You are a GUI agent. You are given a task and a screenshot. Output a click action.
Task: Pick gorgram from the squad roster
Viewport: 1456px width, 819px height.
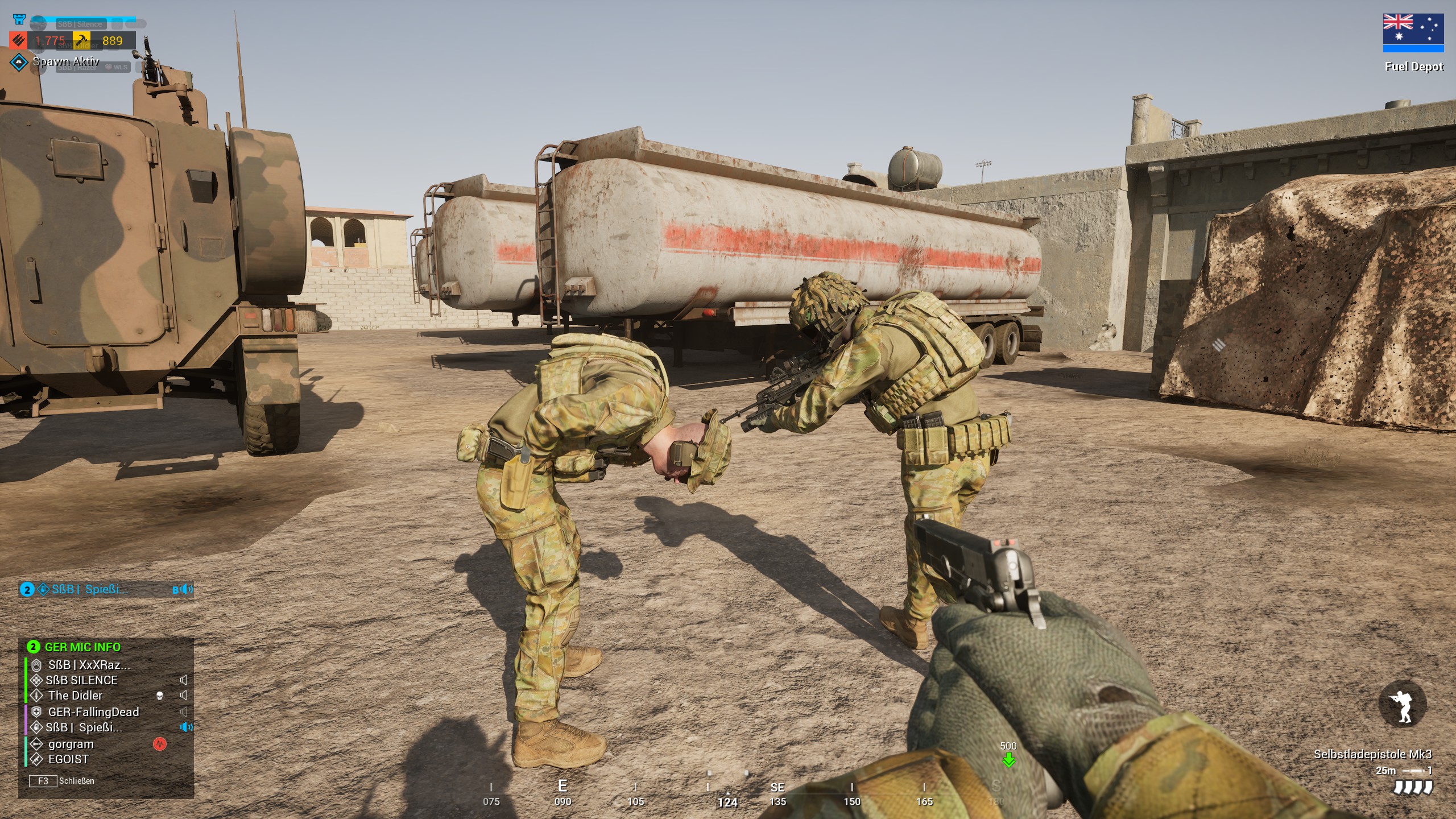(x=71, y=744)
